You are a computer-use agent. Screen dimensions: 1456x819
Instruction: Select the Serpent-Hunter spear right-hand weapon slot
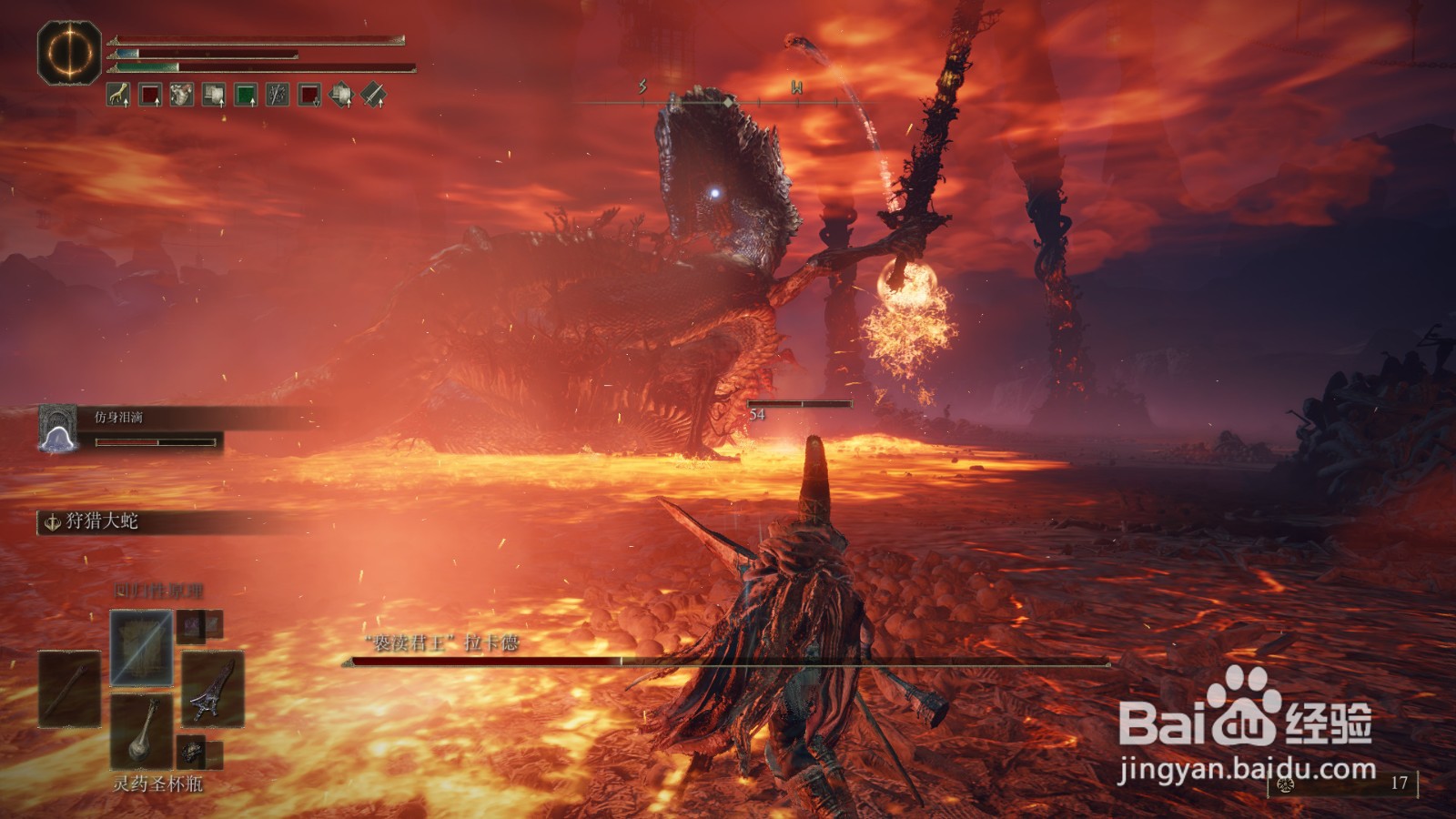point(213,689)
